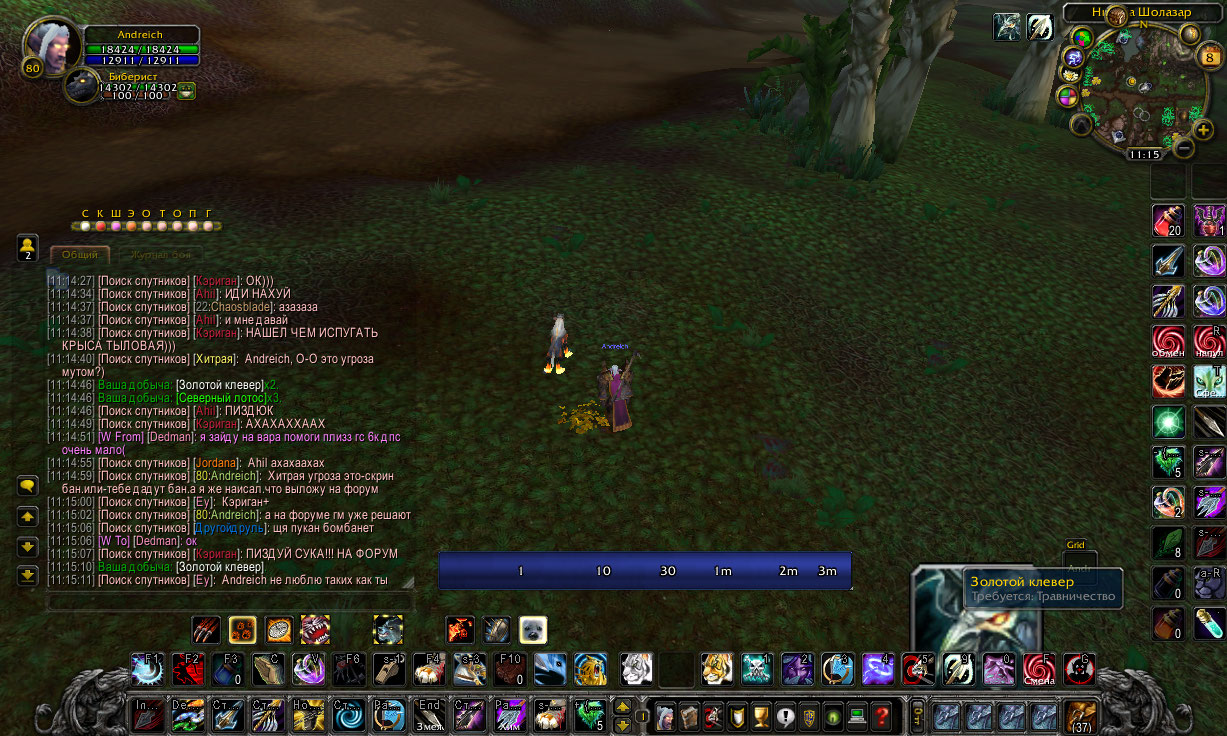
Task: Select the pet portrait for Биберист
Action: (82, 87)
